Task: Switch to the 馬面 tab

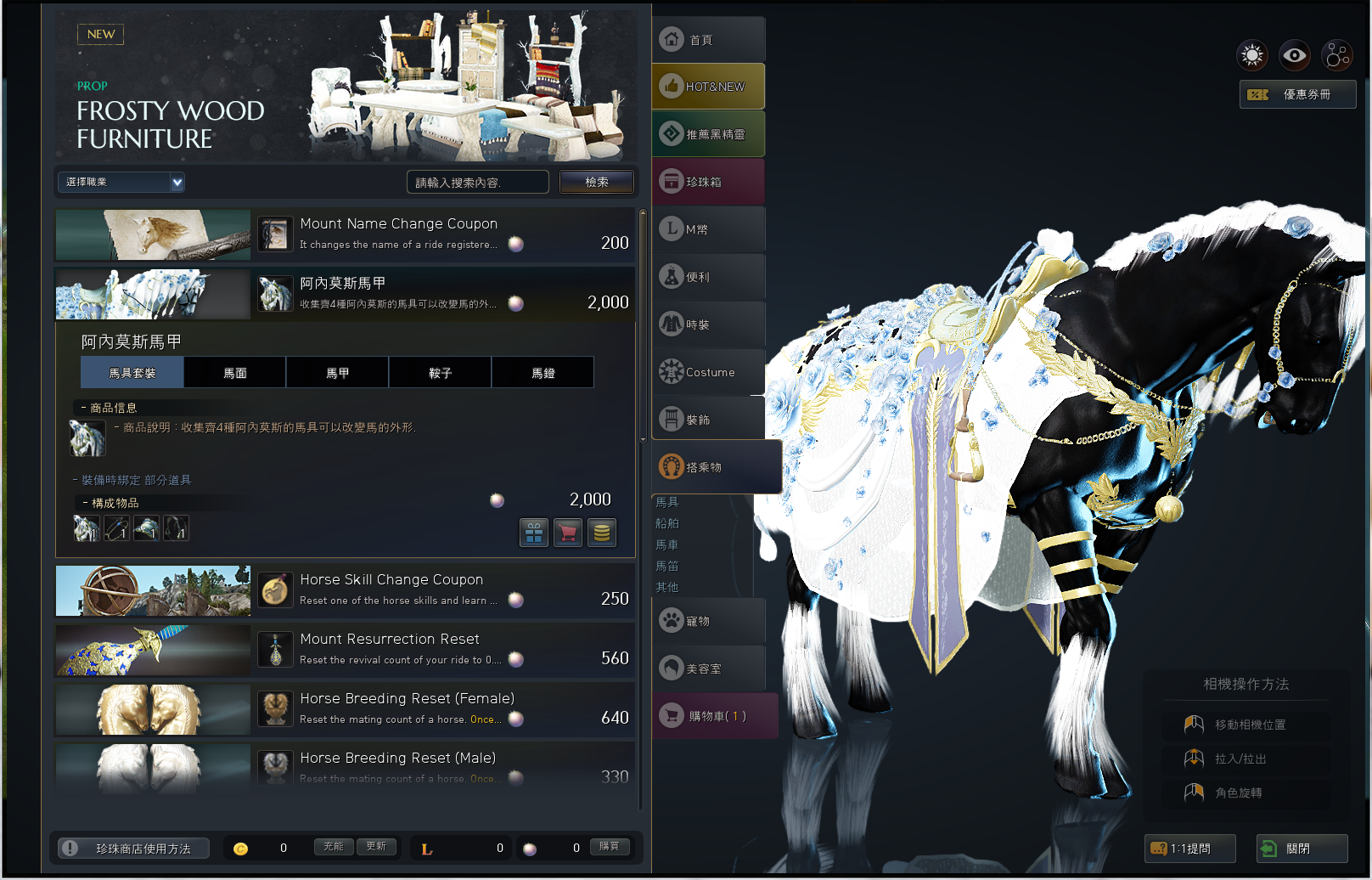Action: [235, 373]
